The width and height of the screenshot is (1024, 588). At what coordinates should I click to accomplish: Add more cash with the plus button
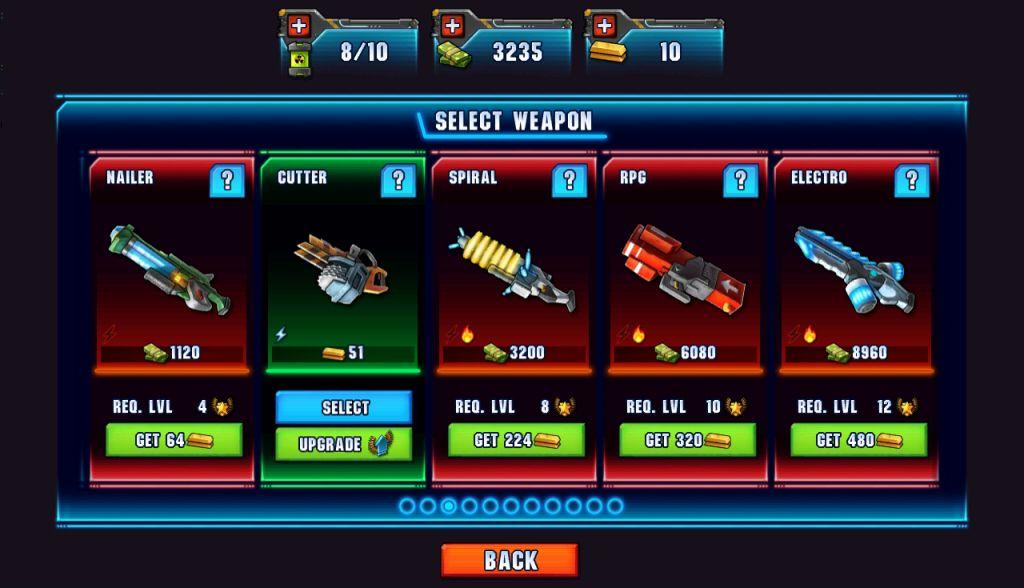(x=452, y=25)
